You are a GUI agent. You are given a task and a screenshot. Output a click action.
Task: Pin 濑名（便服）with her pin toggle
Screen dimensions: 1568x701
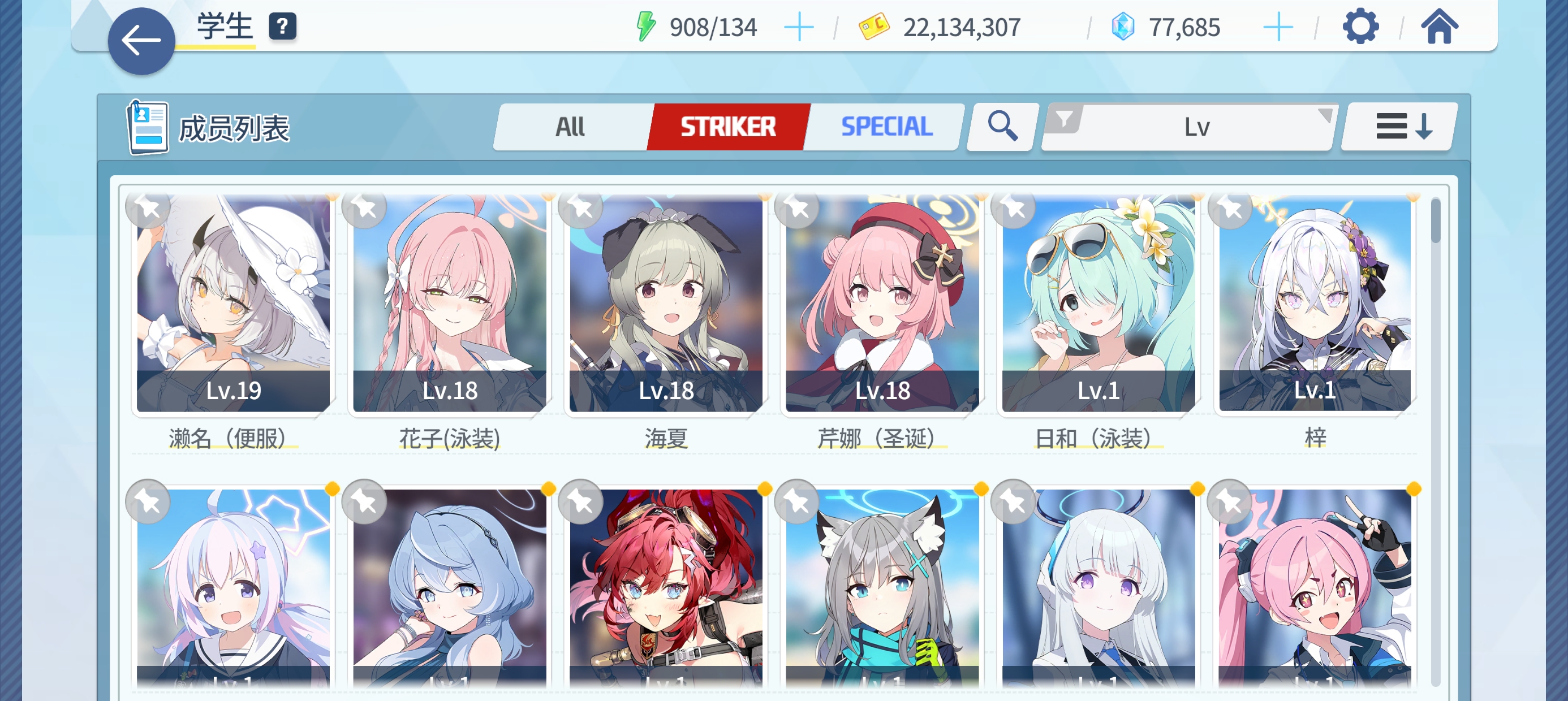pos(148,208)
